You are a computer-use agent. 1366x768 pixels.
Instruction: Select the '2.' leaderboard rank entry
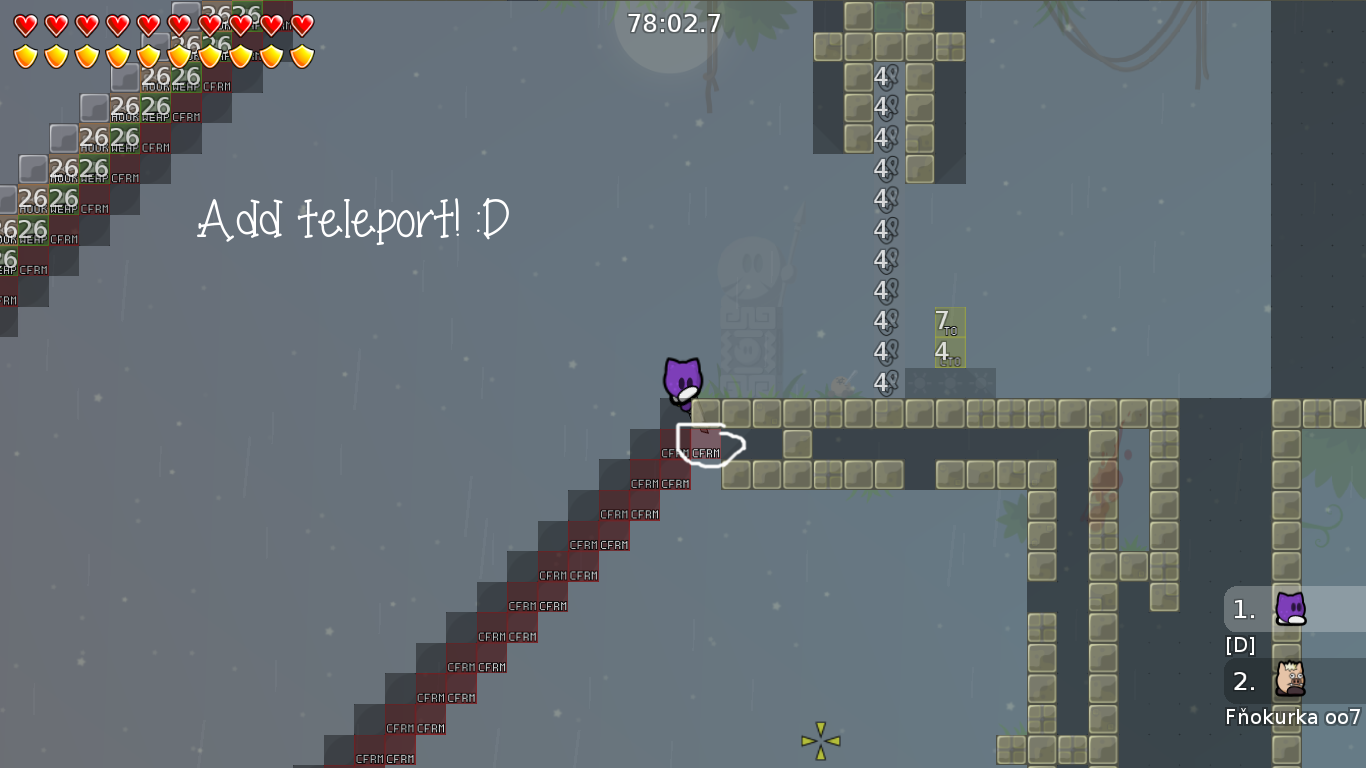pos(1242,682)
